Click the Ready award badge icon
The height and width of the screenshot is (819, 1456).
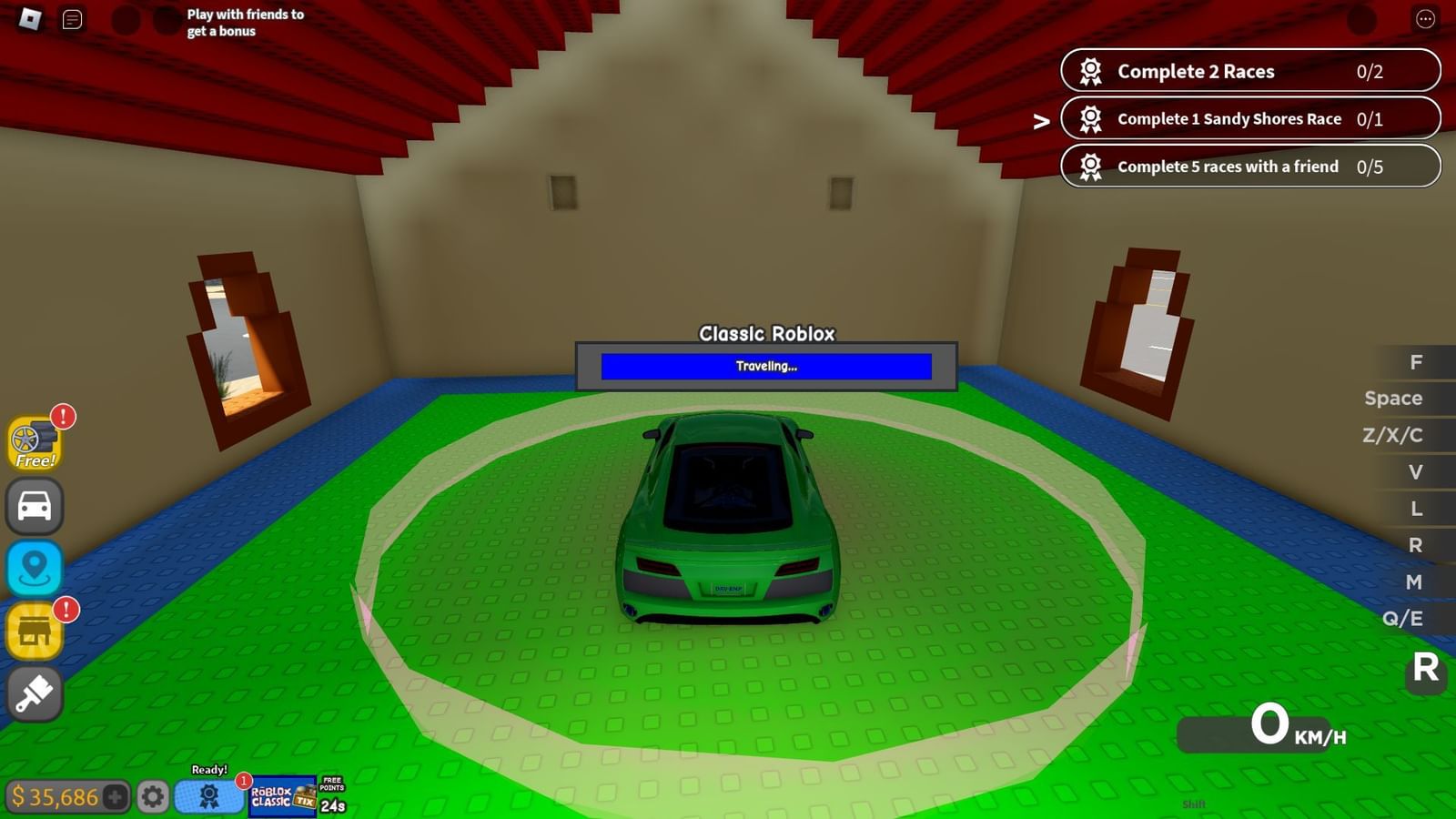tap(208, 795)
